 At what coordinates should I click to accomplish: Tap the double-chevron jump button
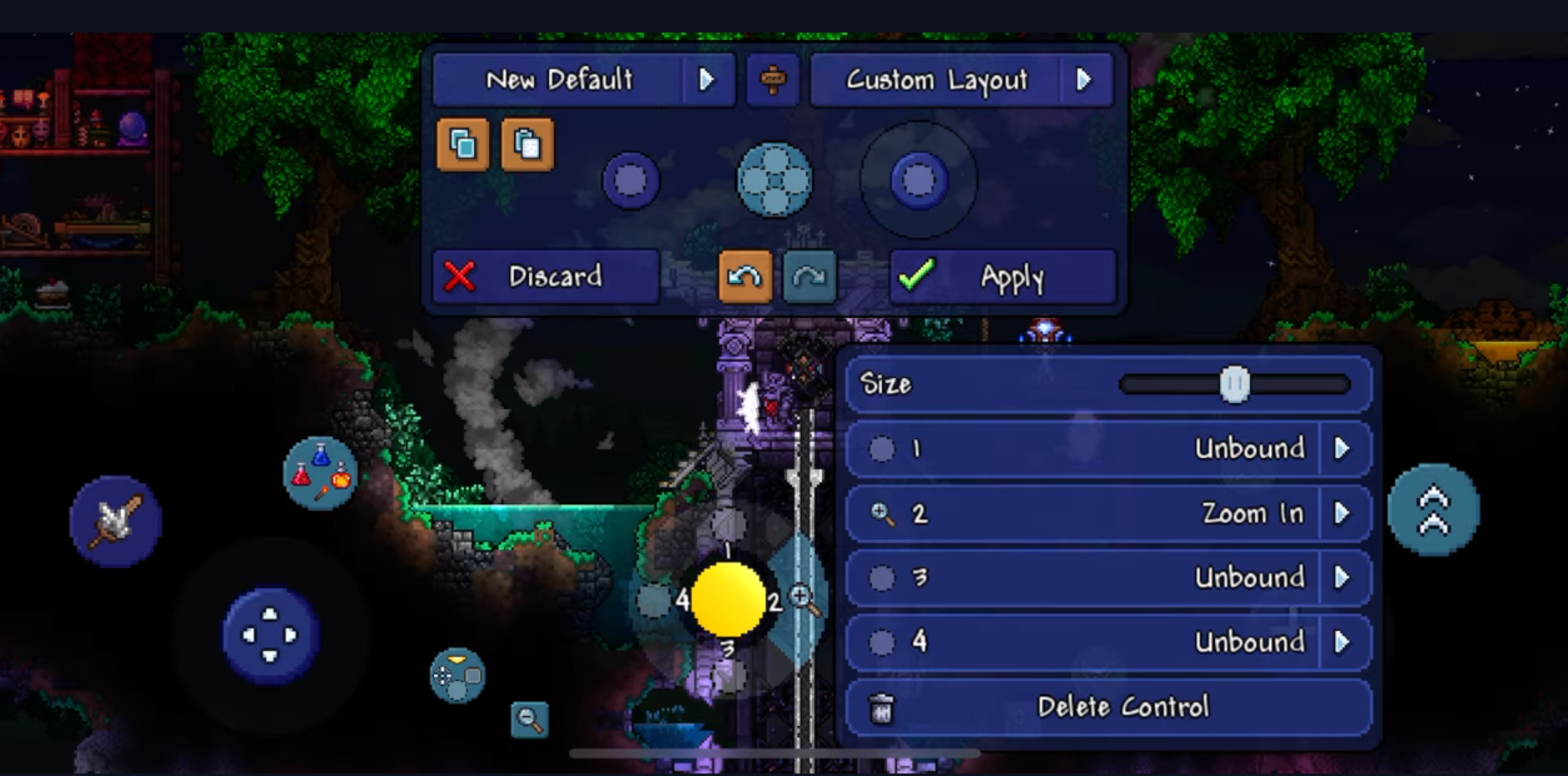click(x=1433, y=510)
